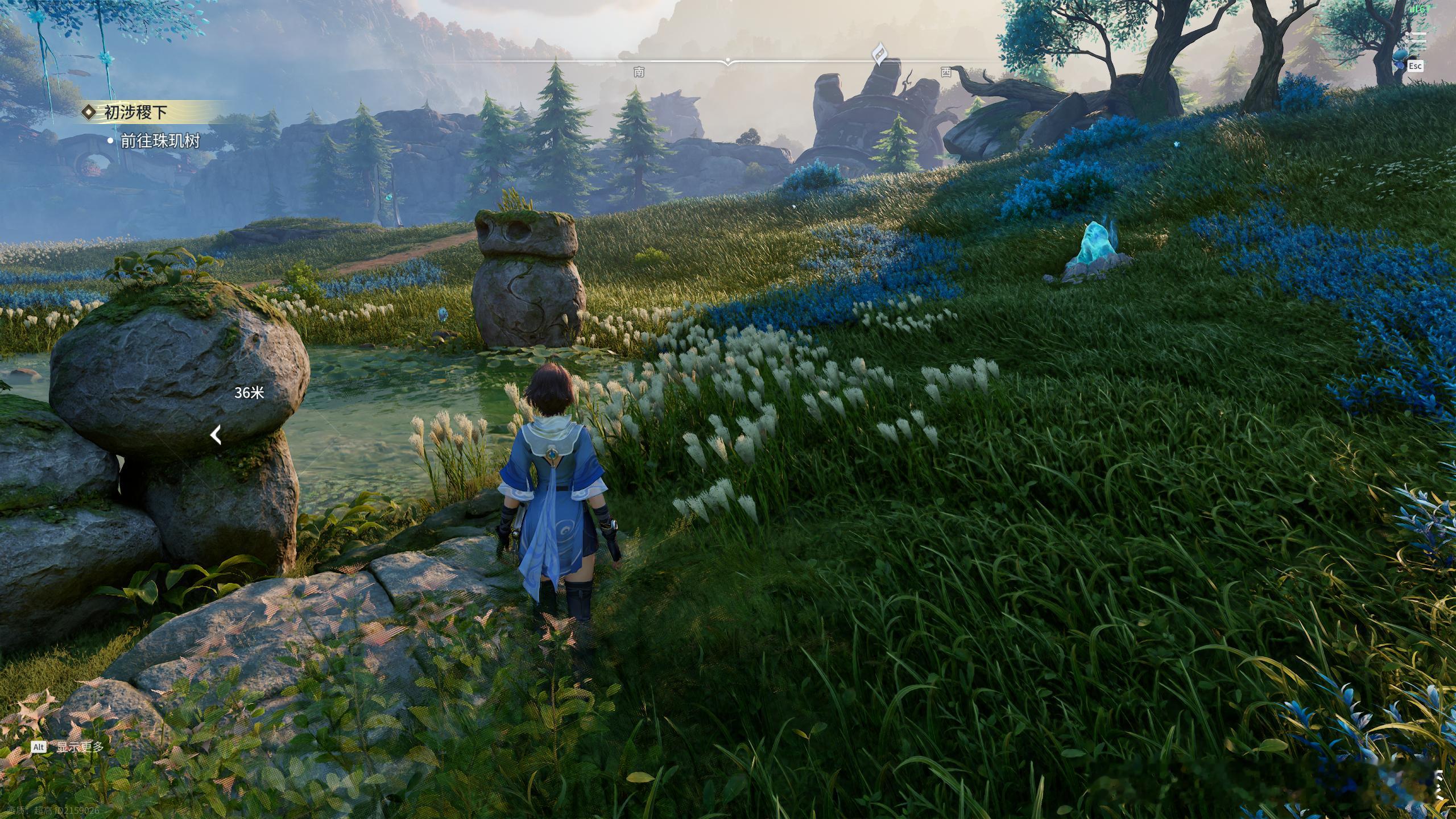The width and height of the screenshot is (1456, 819).
Task: Select the 前往珠玑树 quest objective
Action: [x=160, y=141]
